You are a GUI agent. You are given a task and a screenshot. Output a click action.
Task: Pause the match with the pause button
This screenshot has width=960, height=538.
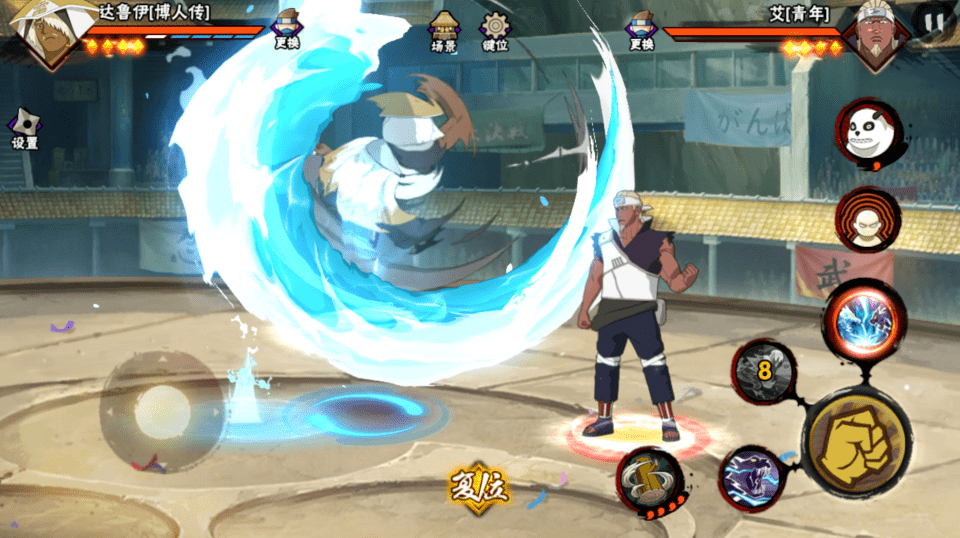933,21
